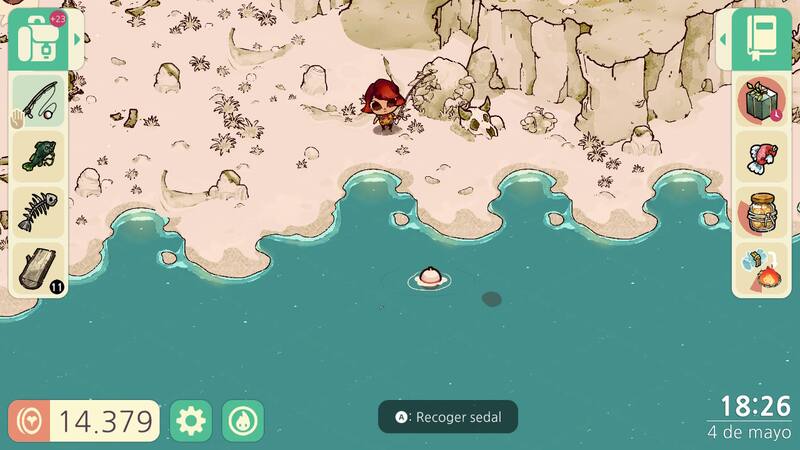Expand the journal panel arrow
This screenshot has width=800, height=450.
(x=723, y=39)
